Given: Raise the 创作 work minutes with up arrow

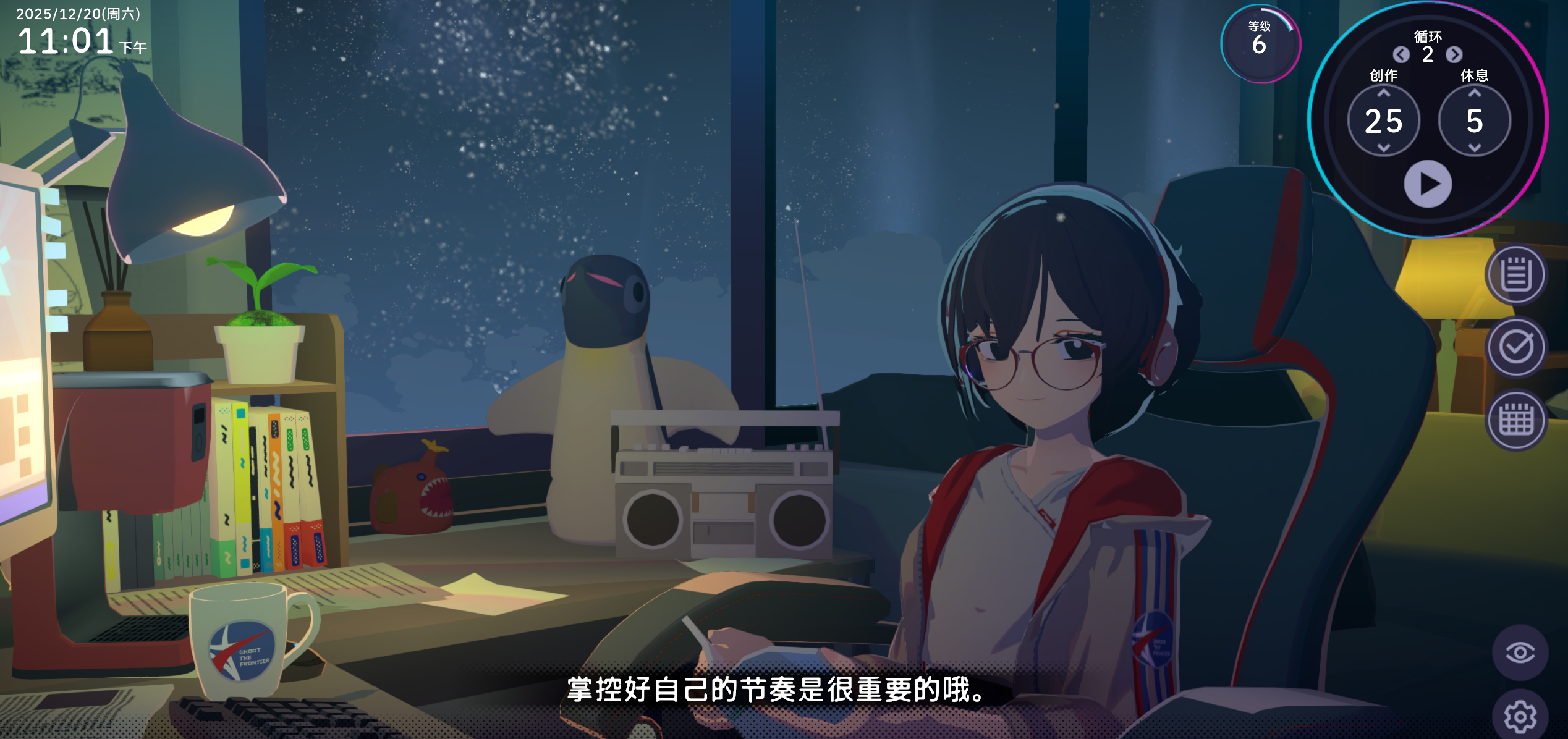Looking at the screenshot, I should click(1384, 93).
